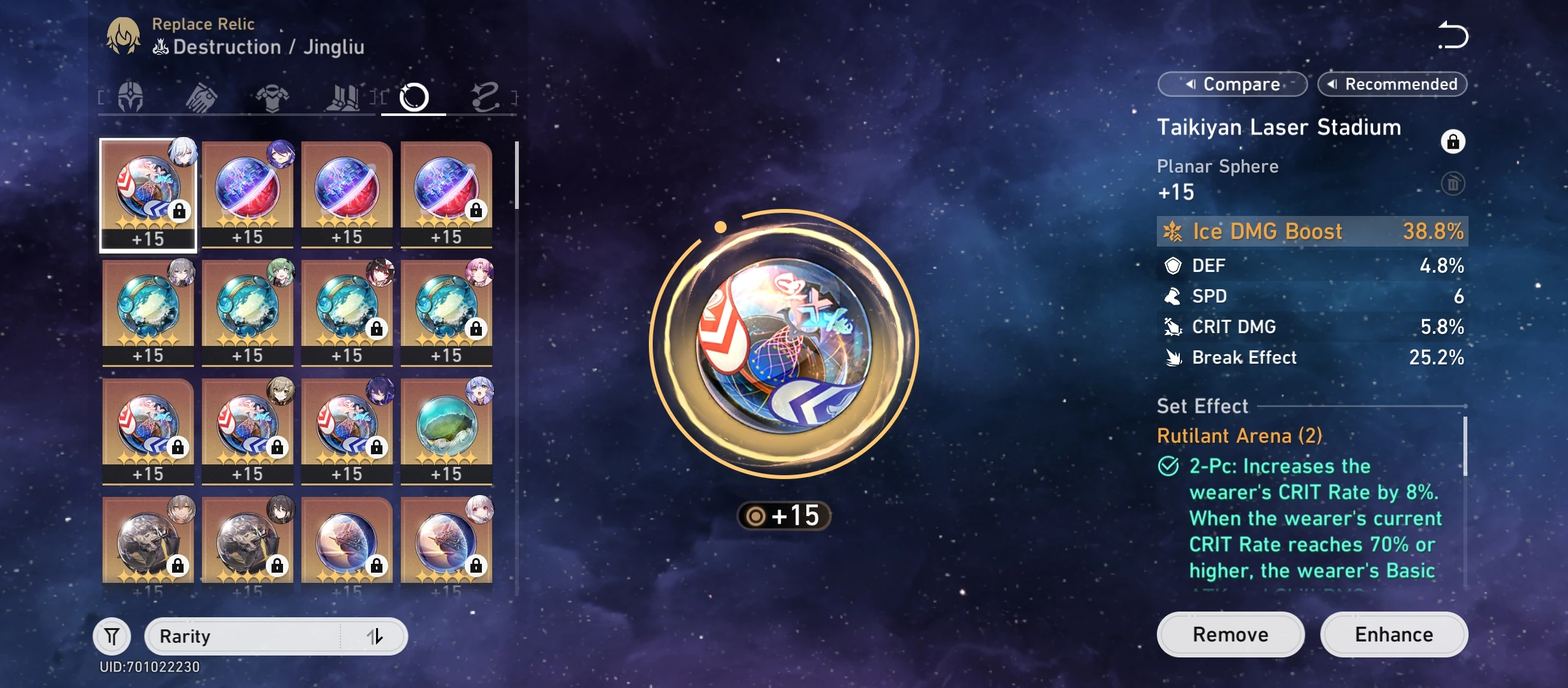Click the Remove button

pyautogui.click(x=1230, y=634)
